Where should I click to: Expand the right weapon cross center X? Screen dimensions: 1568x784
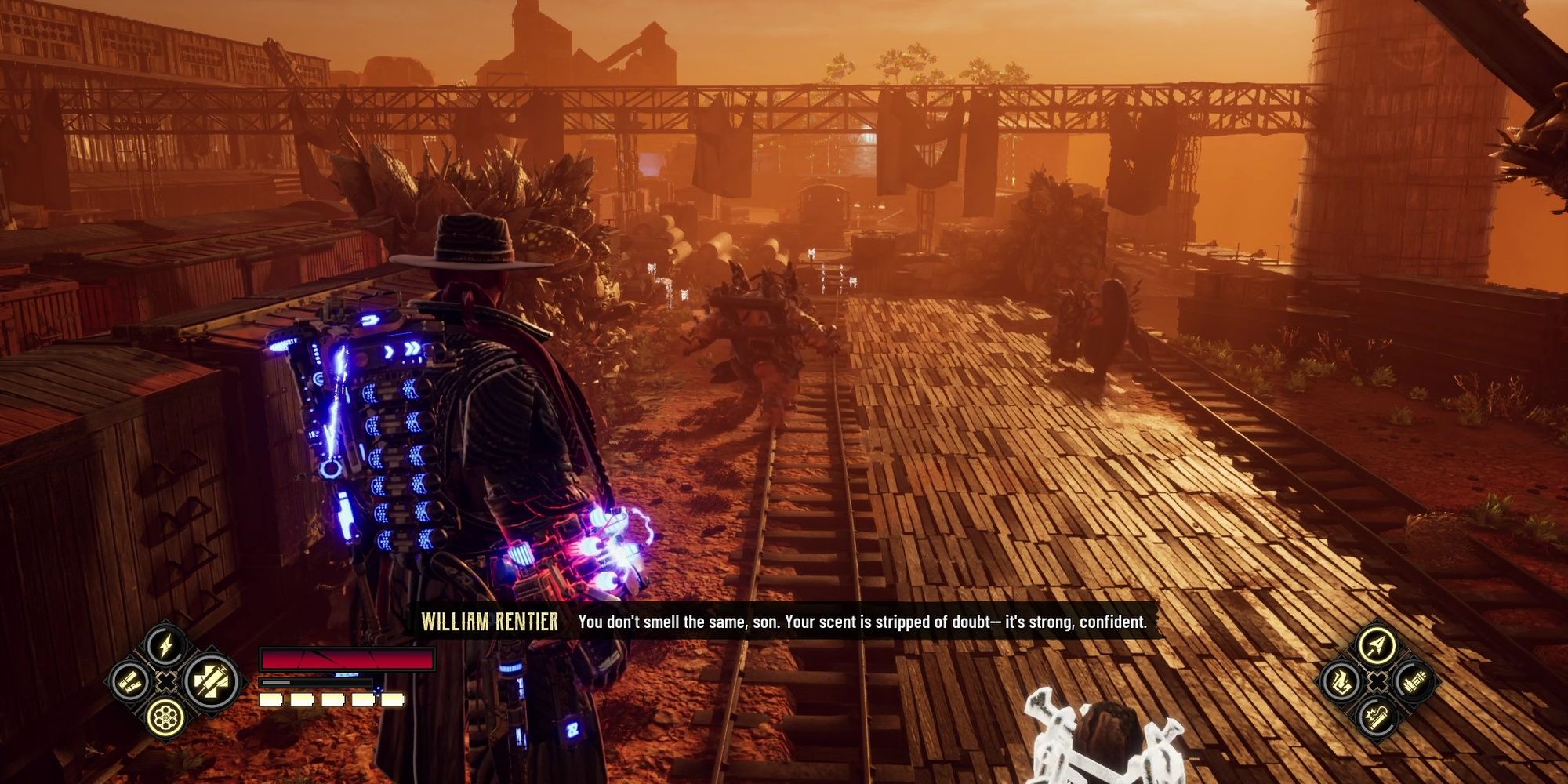tap(1377, 681)
